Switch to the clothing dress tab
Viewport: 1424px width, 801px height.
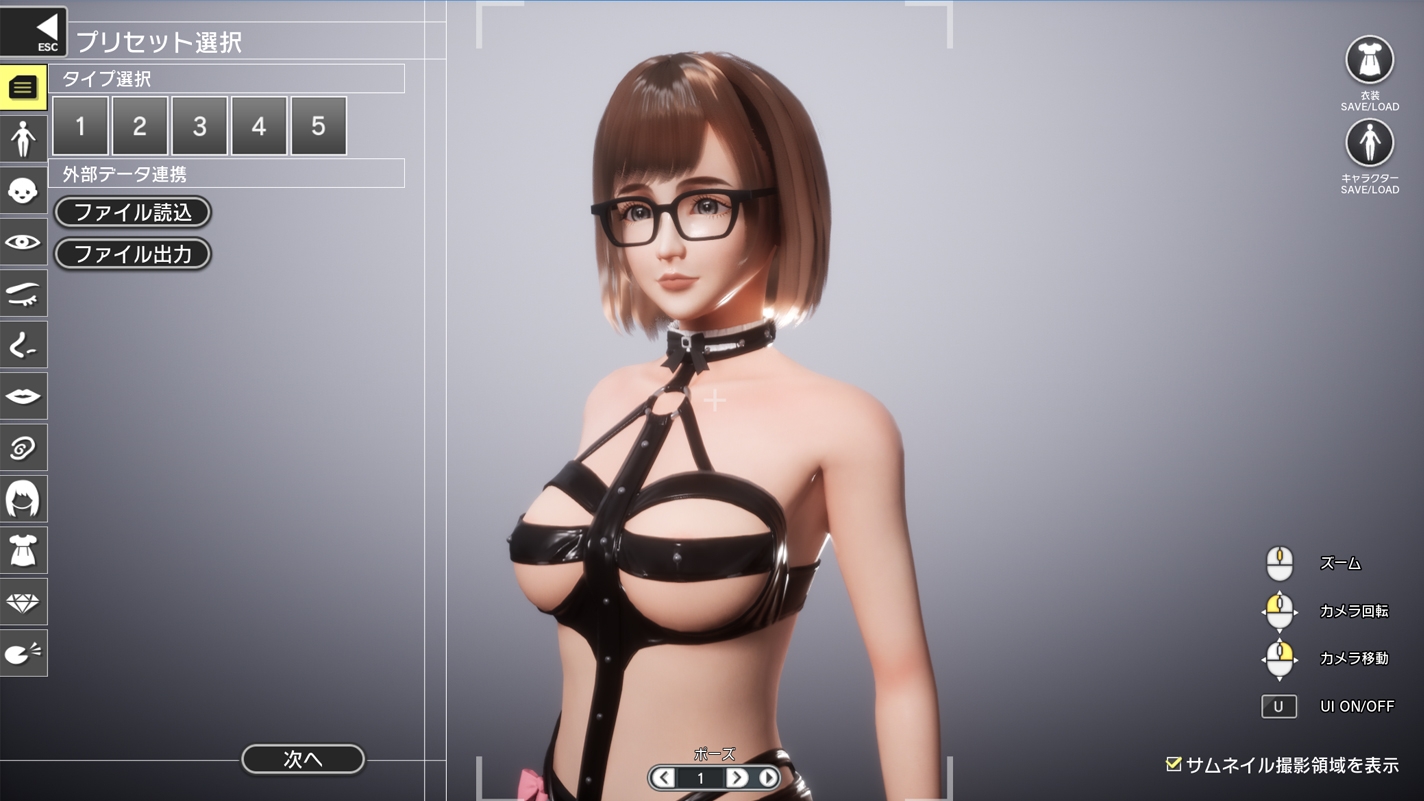[23, 551]
